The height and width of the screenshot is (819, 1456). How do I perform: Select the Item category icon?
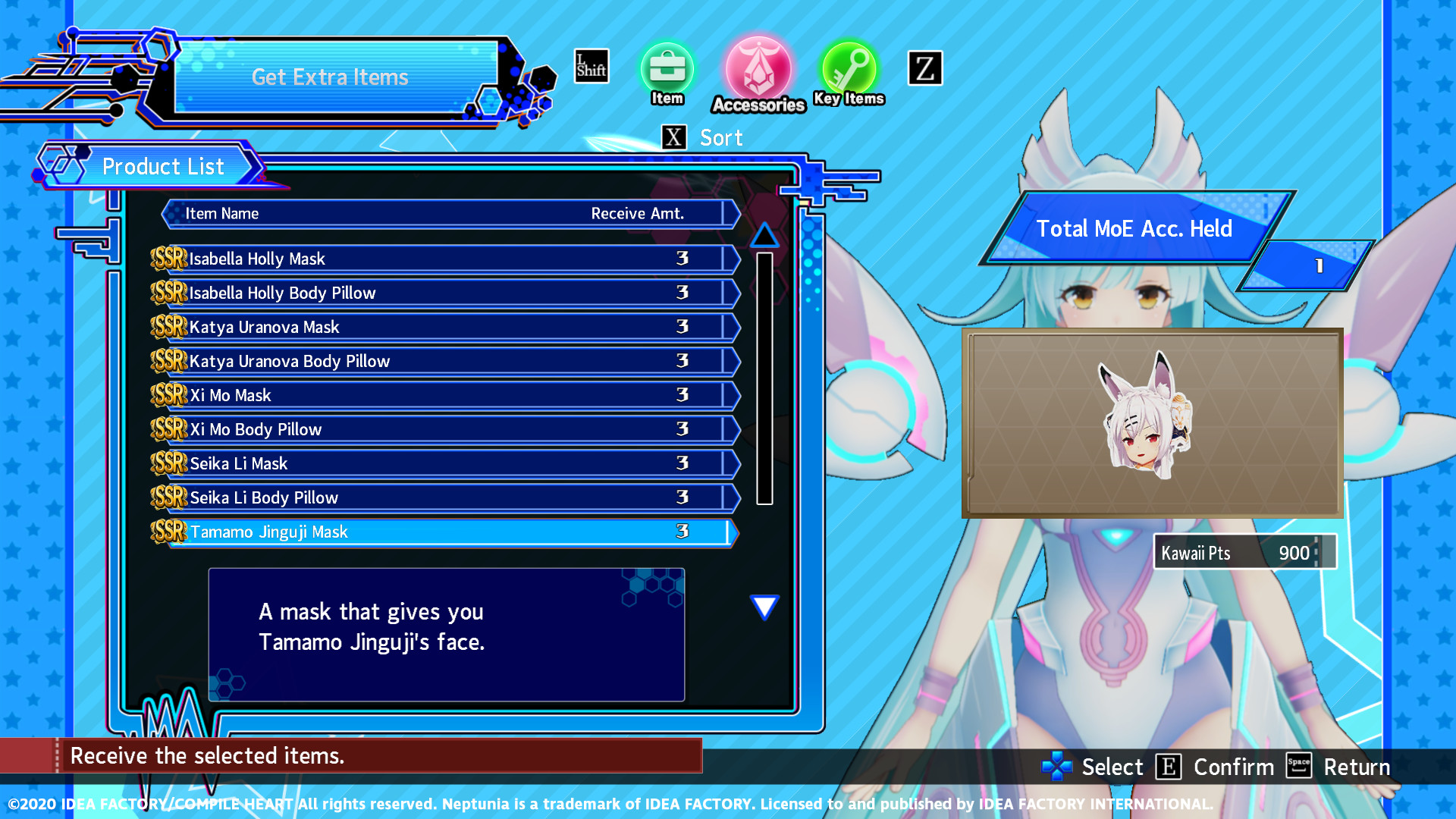(x=667, y=68)
